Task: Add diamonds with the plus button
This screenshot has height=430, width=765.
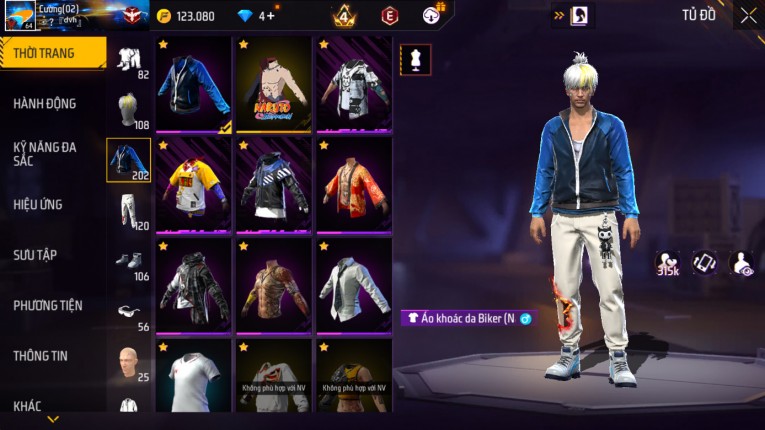Action: [x=270, y=16]
